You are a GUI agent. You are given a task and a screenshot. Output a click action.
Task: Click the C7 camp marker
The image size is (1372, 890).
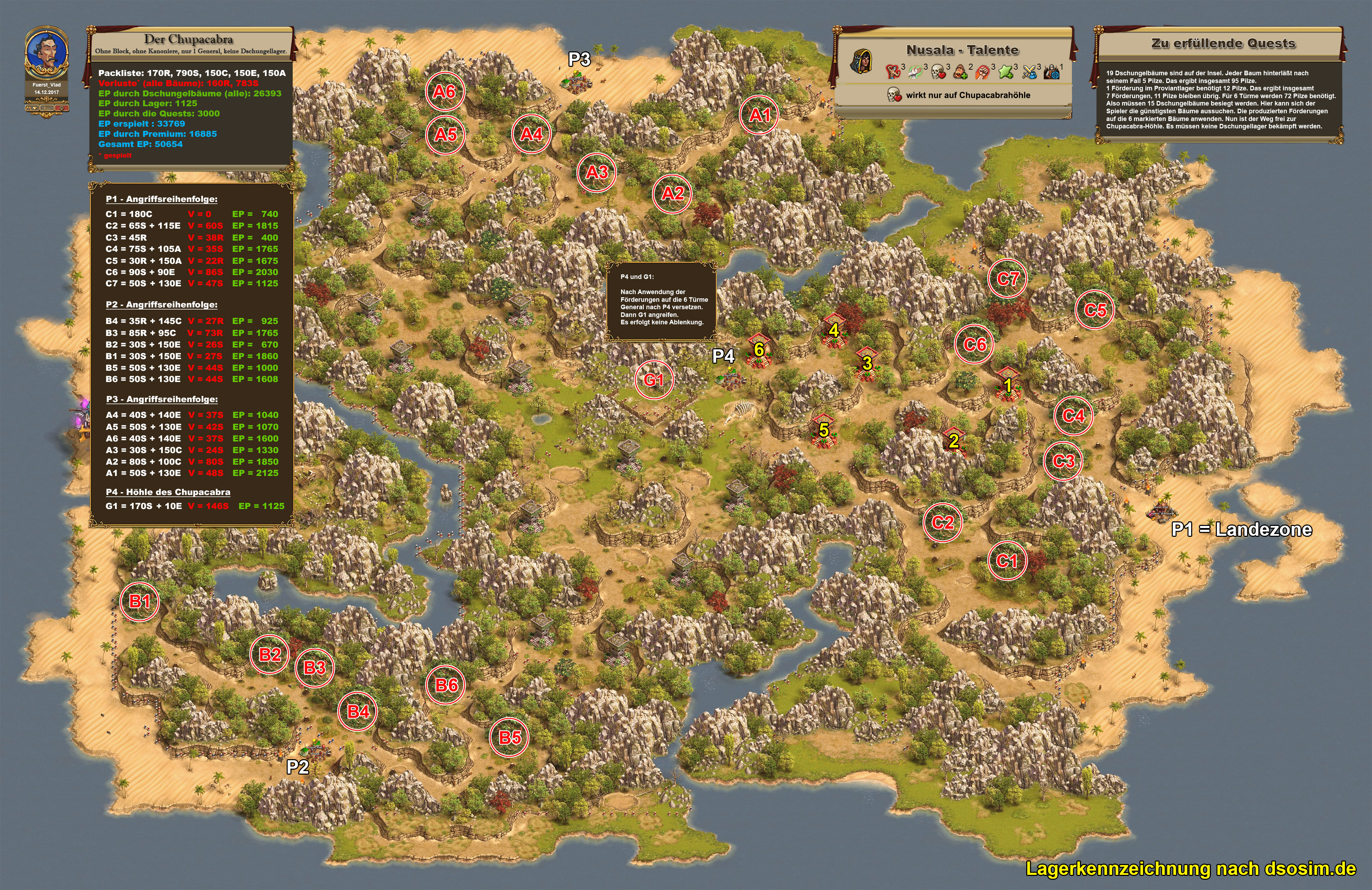1008,279
